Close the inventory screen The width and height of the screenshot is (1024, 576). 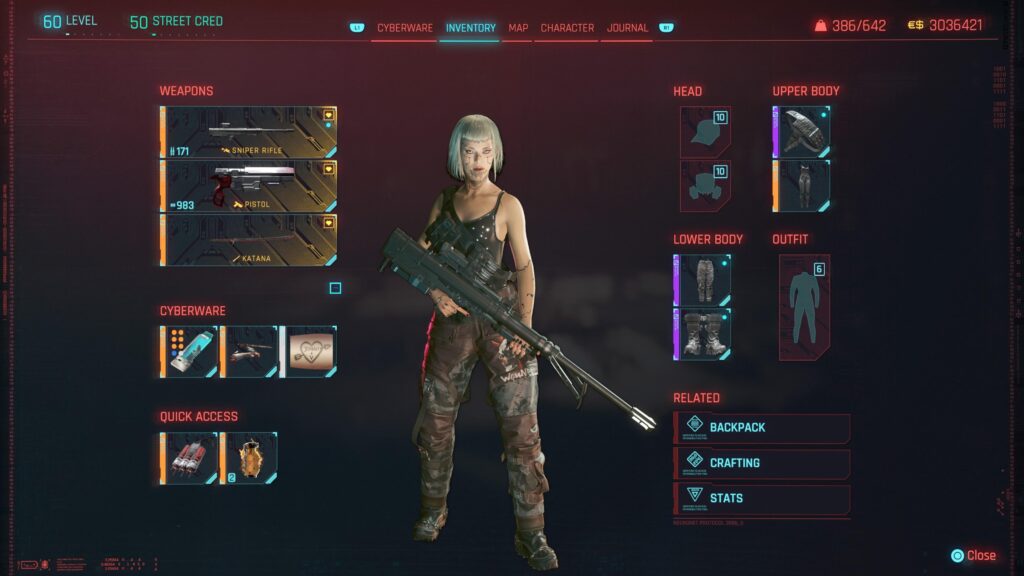coord(973,555)
